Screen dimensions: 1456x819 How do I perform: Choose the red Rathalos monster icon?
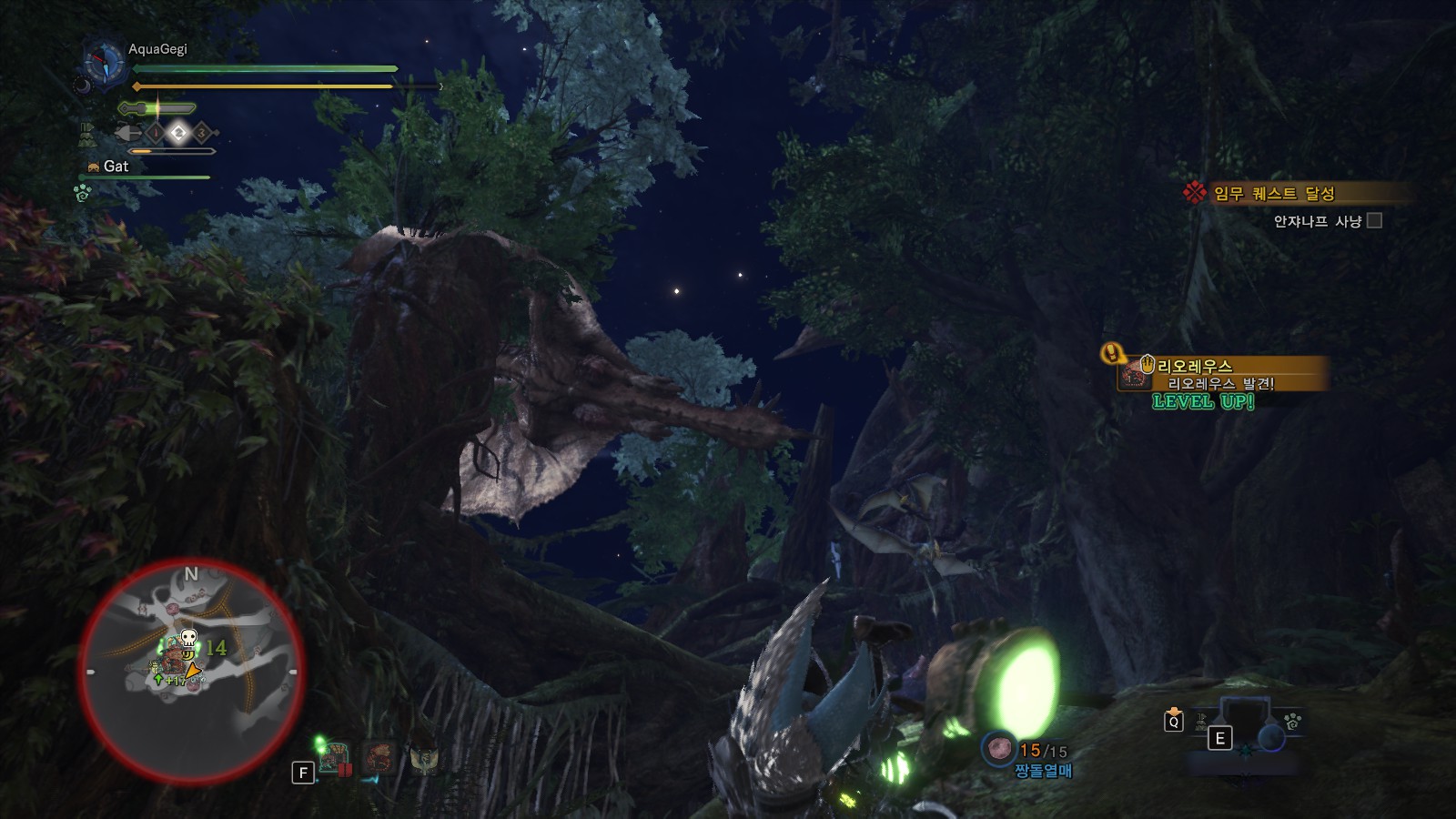(x=379, y=757)
